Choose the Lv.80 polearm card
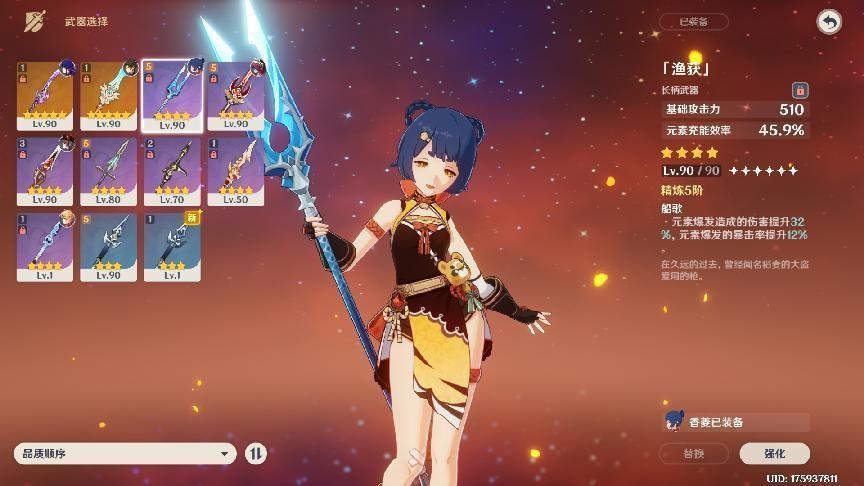The width and height of the screenshot is (864, 486). tap(108, 172)
